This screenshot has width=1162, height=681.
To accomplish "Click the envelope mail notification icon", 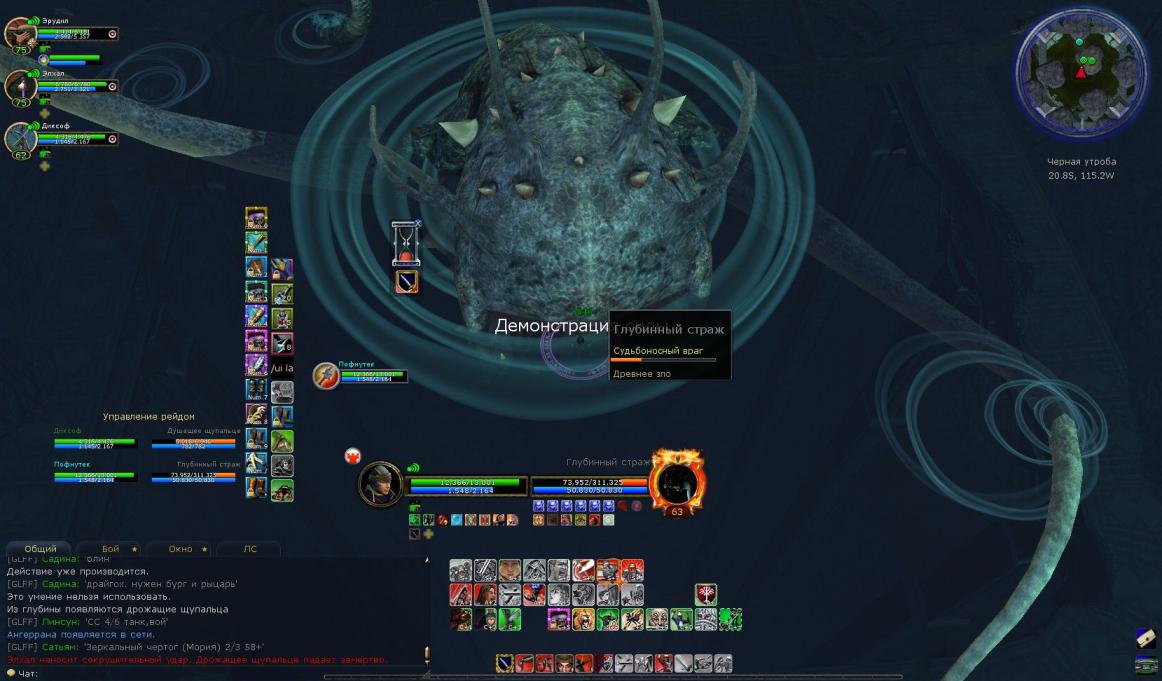I will pos(1146,637).
